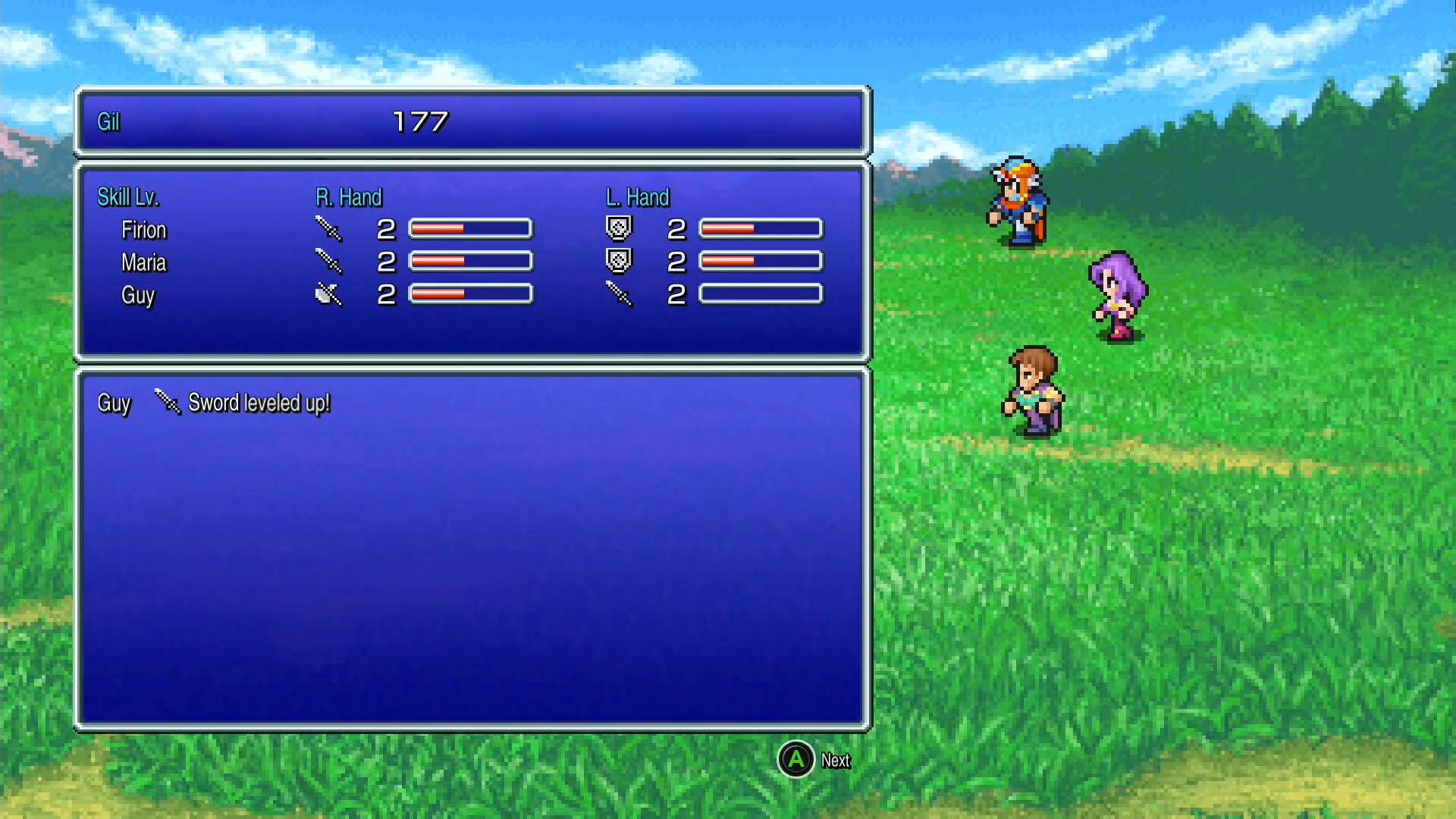Click Guy's empty L. Hand progress bar
Screen dimensions: 1456x819
[760, 294]
